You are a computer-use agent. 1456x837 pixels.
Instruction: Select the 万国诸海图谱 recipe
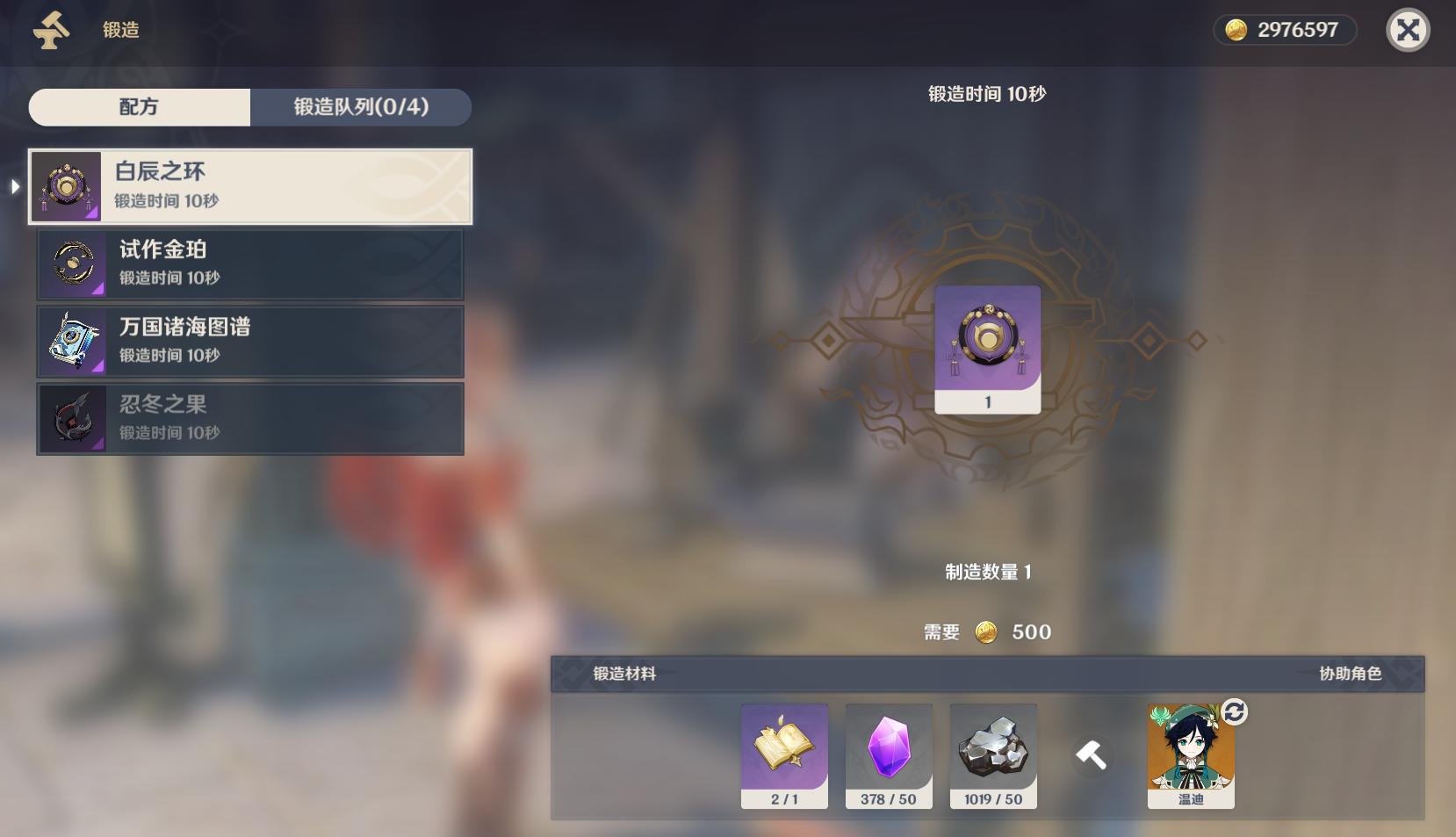point(250,341)
